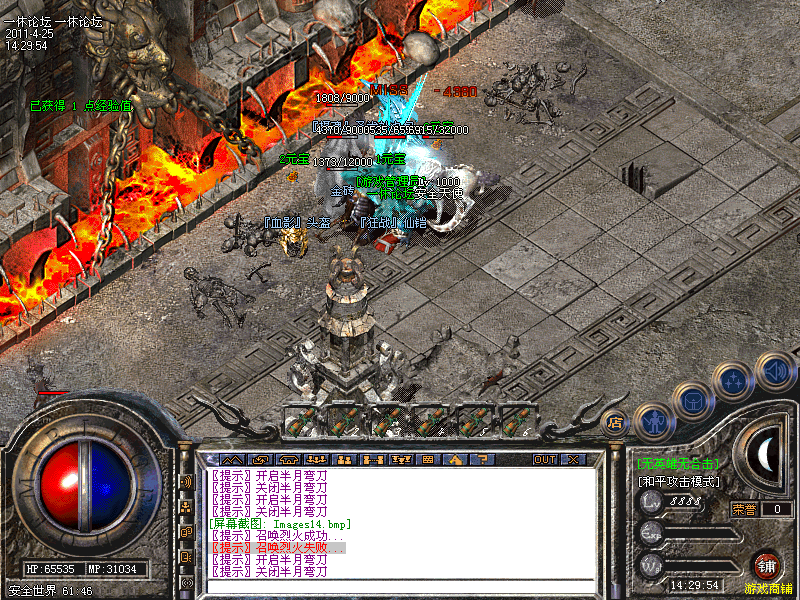Open the skills sparkle round icon
800x600 pixels.
click(x=735, y=381)
